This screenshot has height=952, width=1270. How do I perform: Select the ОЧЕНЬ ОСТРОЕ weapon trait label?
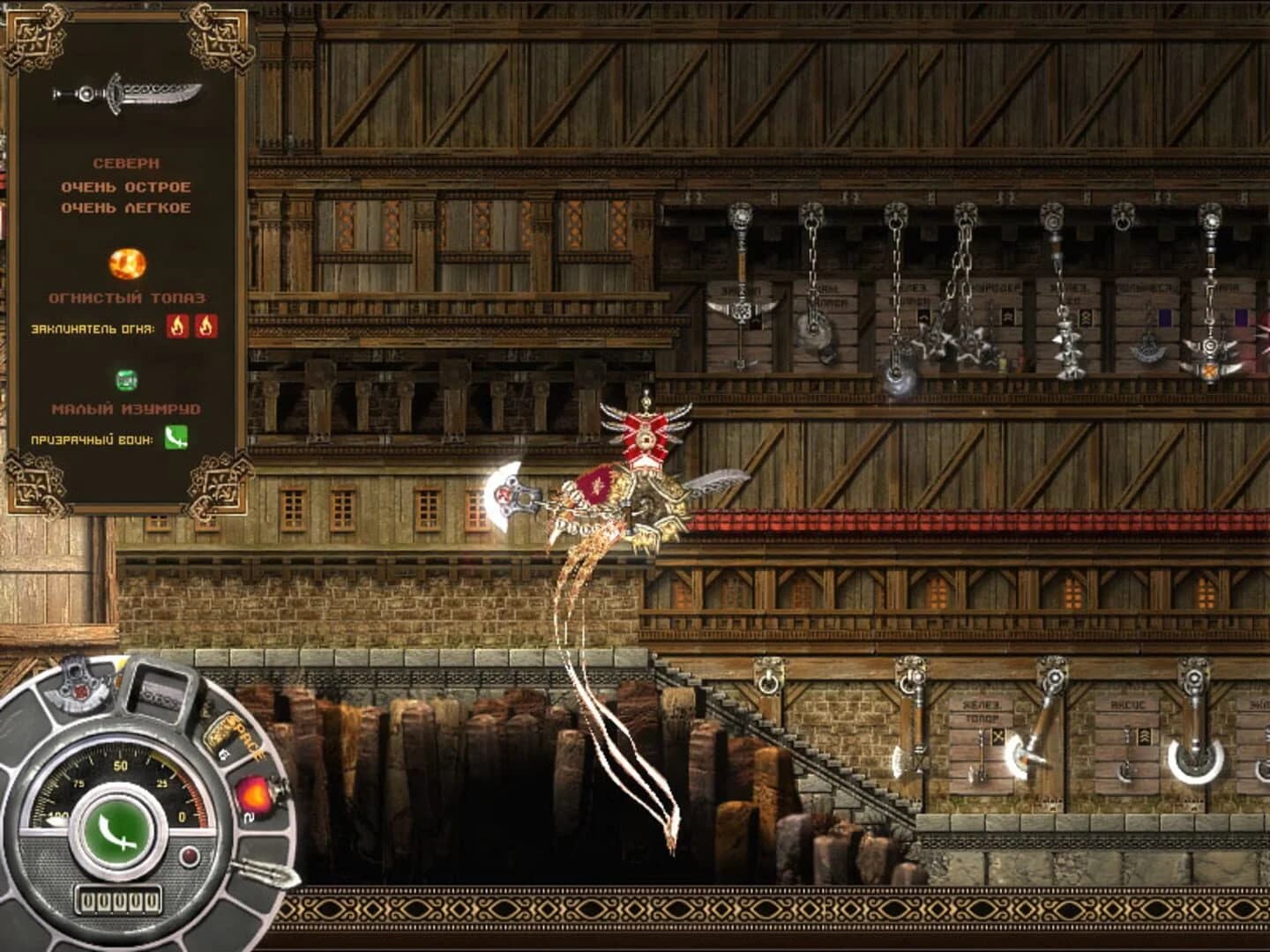(x=125, y=187)
